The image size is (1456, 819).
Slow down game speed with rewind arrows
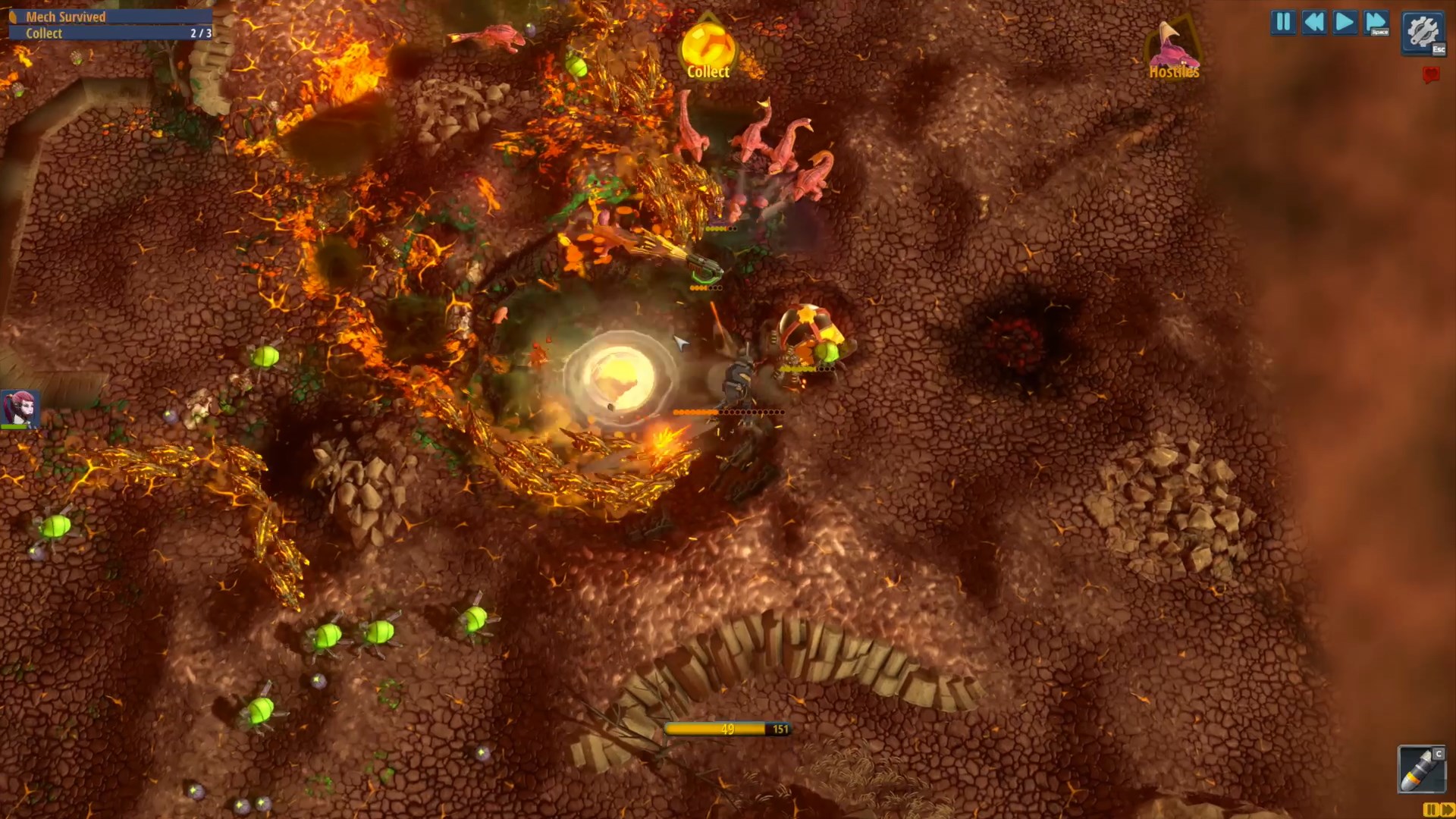[x=1314, y=22]
